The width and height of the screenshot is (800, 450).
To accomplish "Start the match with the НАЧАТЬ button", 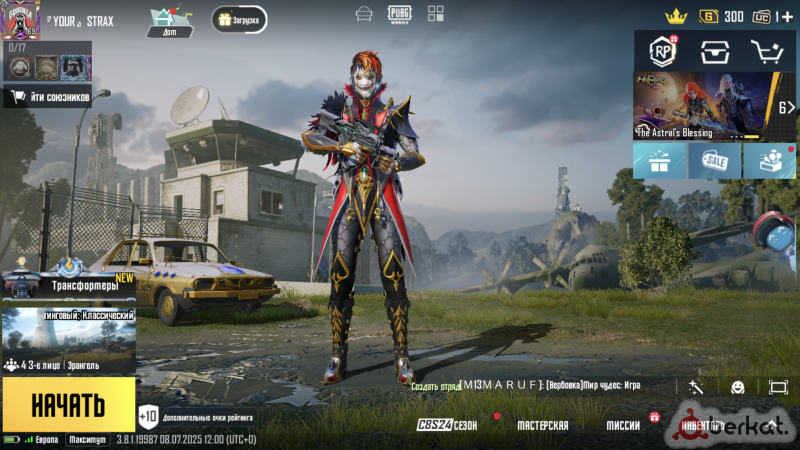I will click(68, 404).
